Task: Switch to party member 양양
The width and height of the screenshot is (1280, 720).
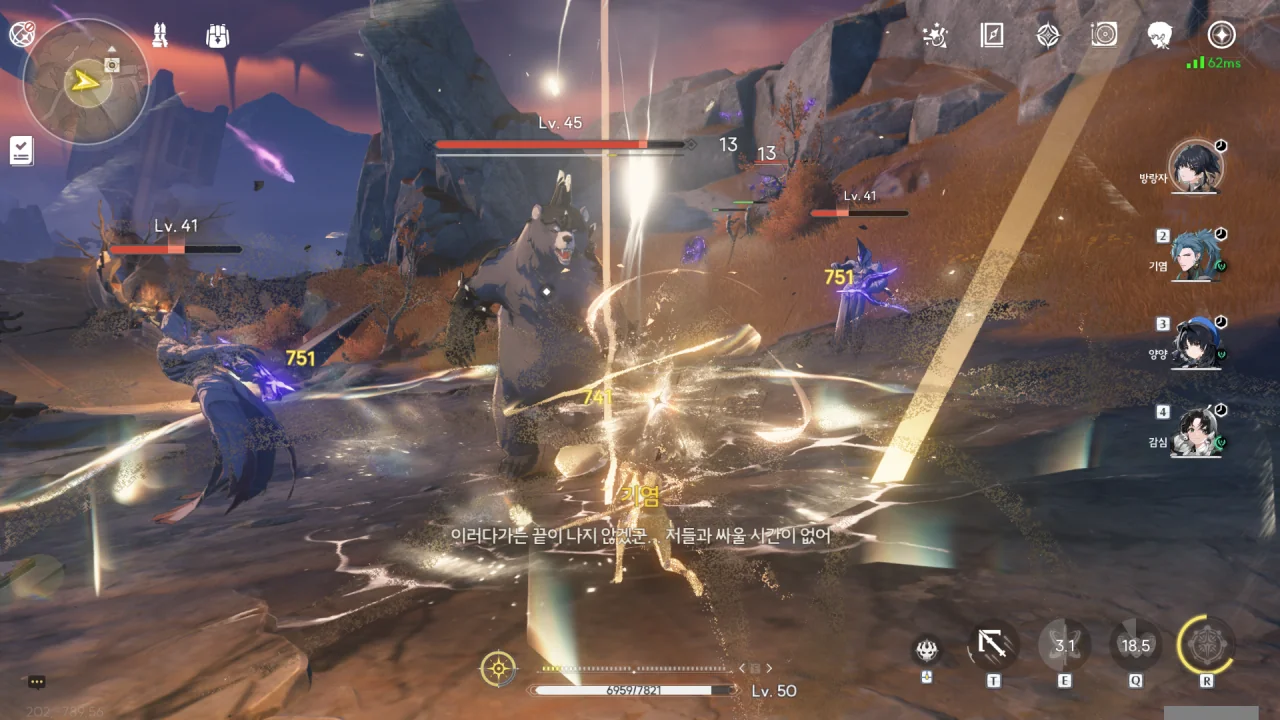Action: [1196, 345]
